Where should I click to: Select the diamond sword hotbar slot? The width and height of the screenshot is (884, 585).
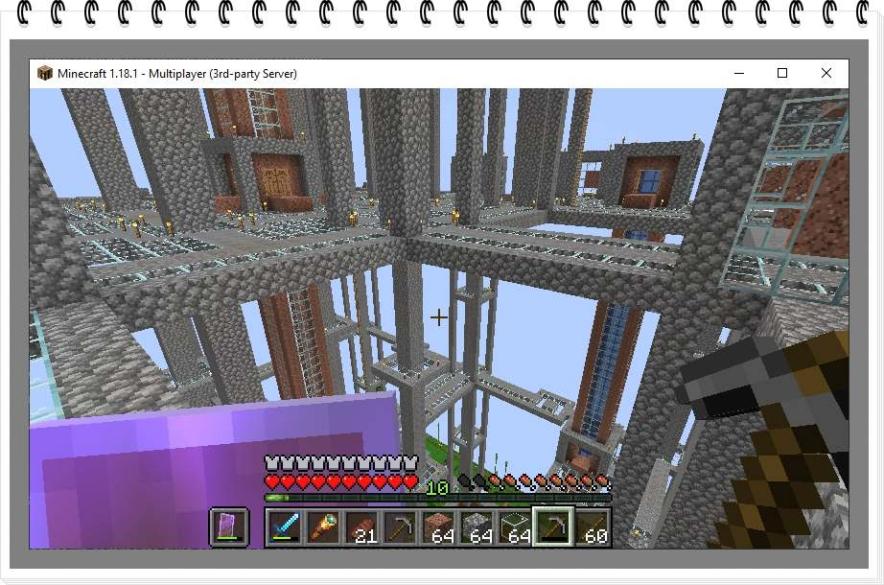click(285, 527)
